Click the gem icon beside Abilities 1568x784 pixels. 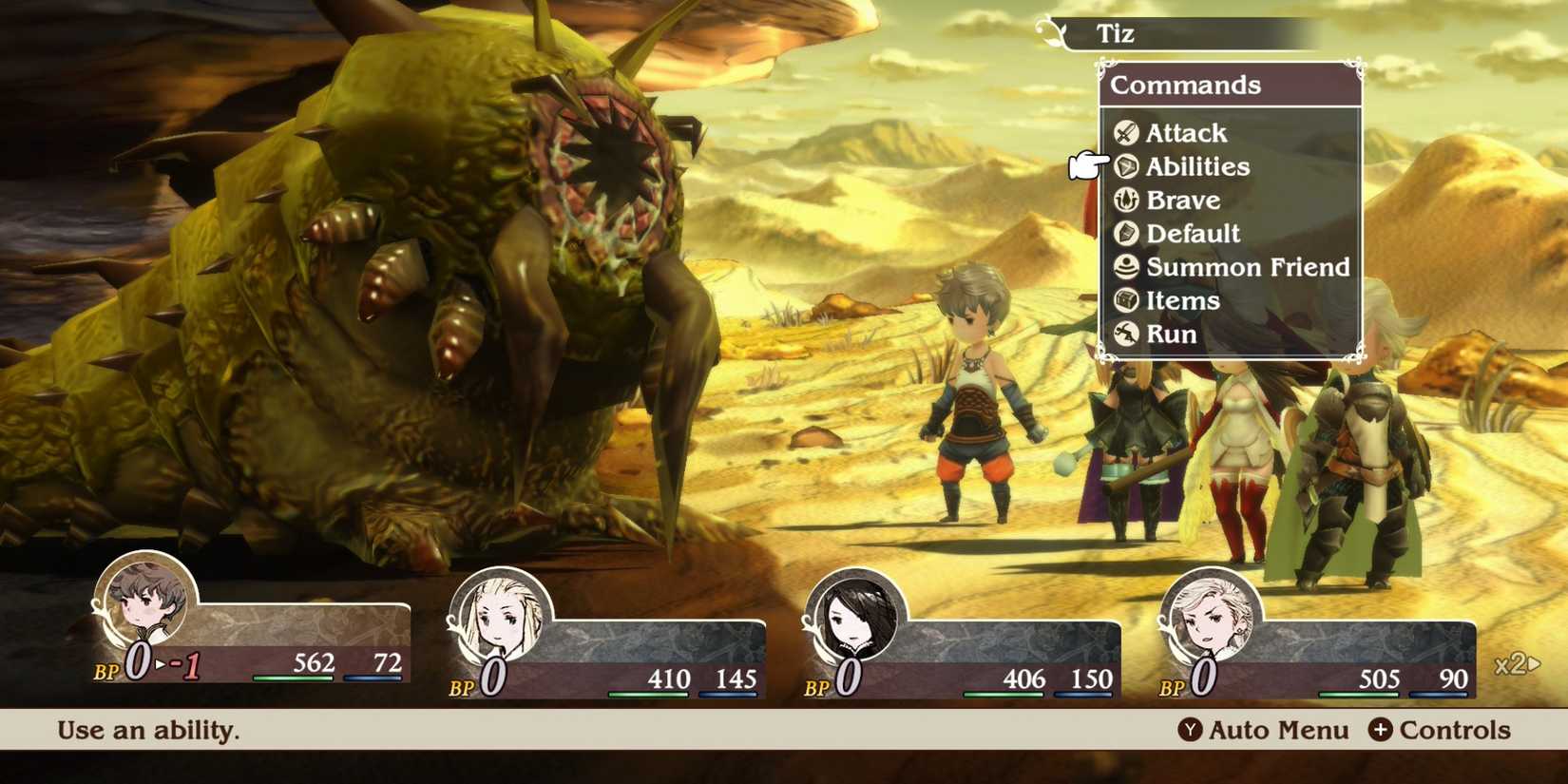1127,167
